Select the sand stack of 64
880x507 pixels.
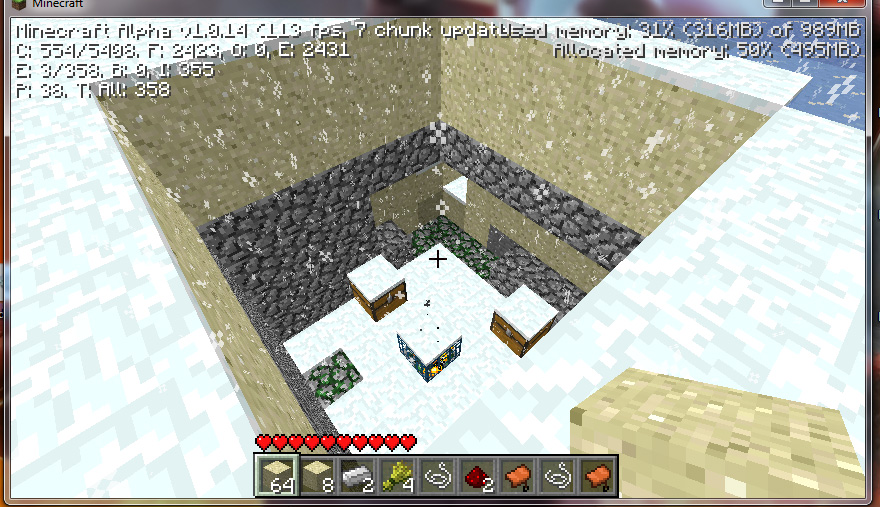pos(277,476)
